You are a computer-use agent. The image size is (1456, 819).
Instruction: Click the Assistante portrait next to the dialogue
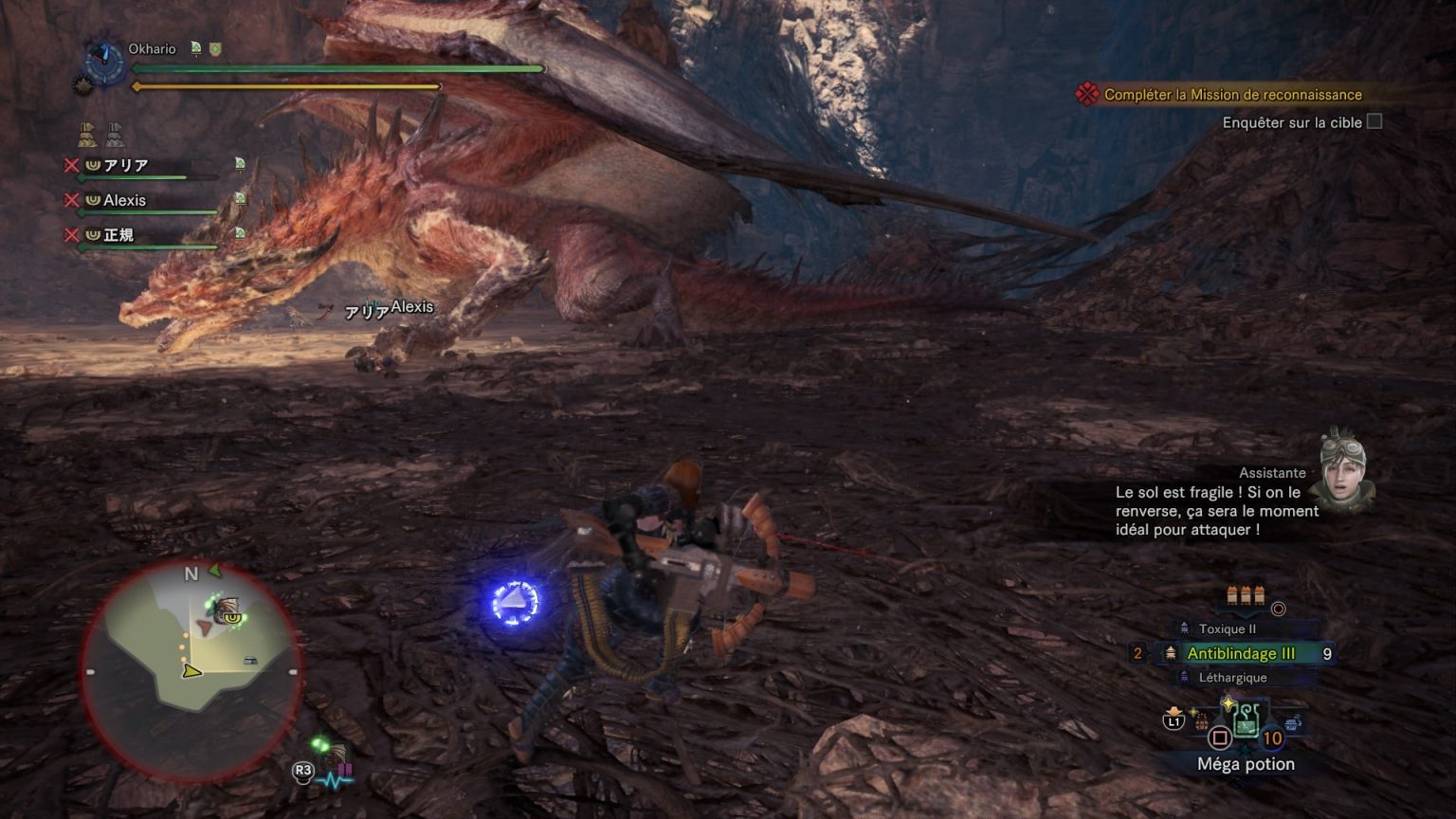1342,469
